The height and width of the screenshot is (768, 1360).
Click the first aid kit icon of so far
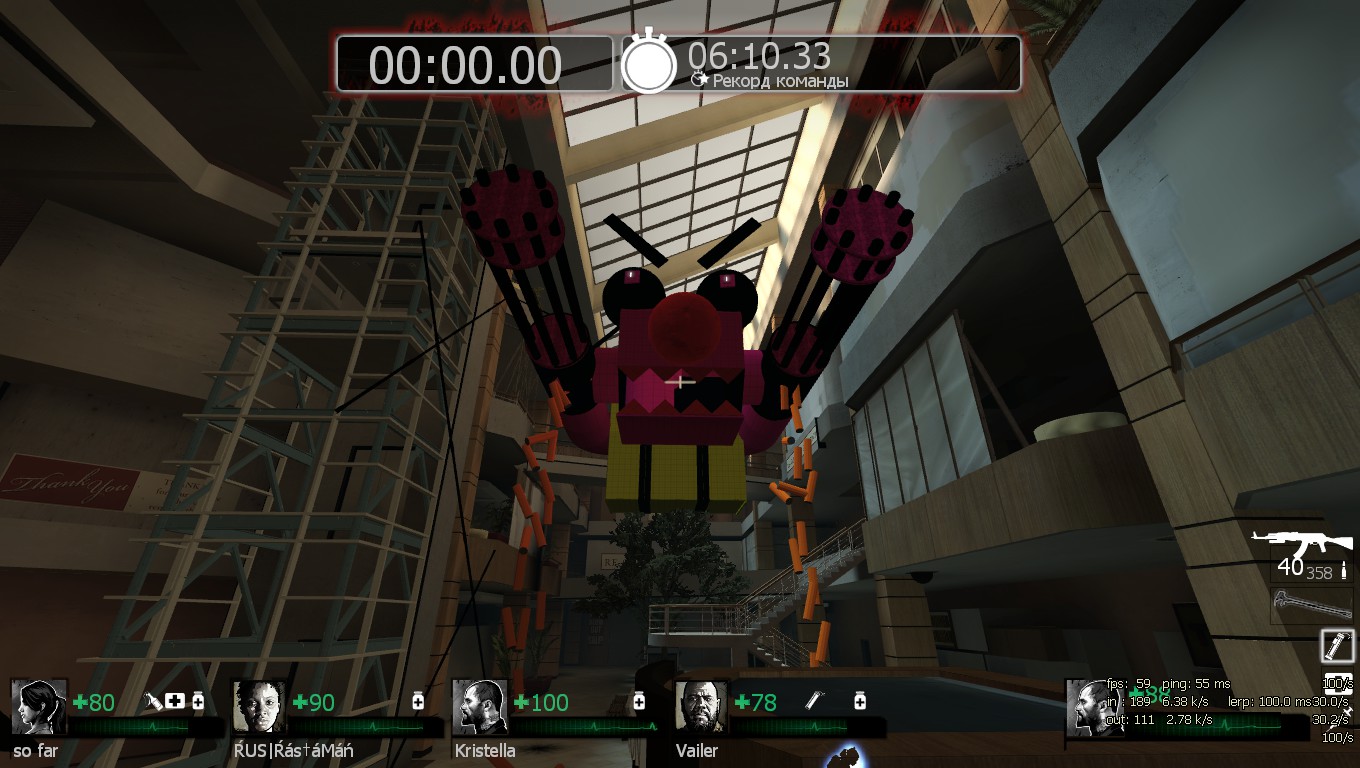[176, 702]
